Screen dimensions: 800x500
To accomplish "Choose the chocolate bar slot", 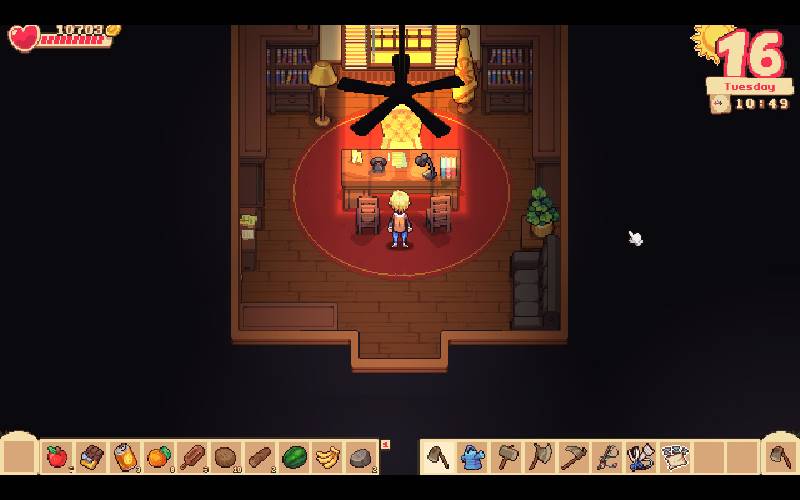I will 92,457.
